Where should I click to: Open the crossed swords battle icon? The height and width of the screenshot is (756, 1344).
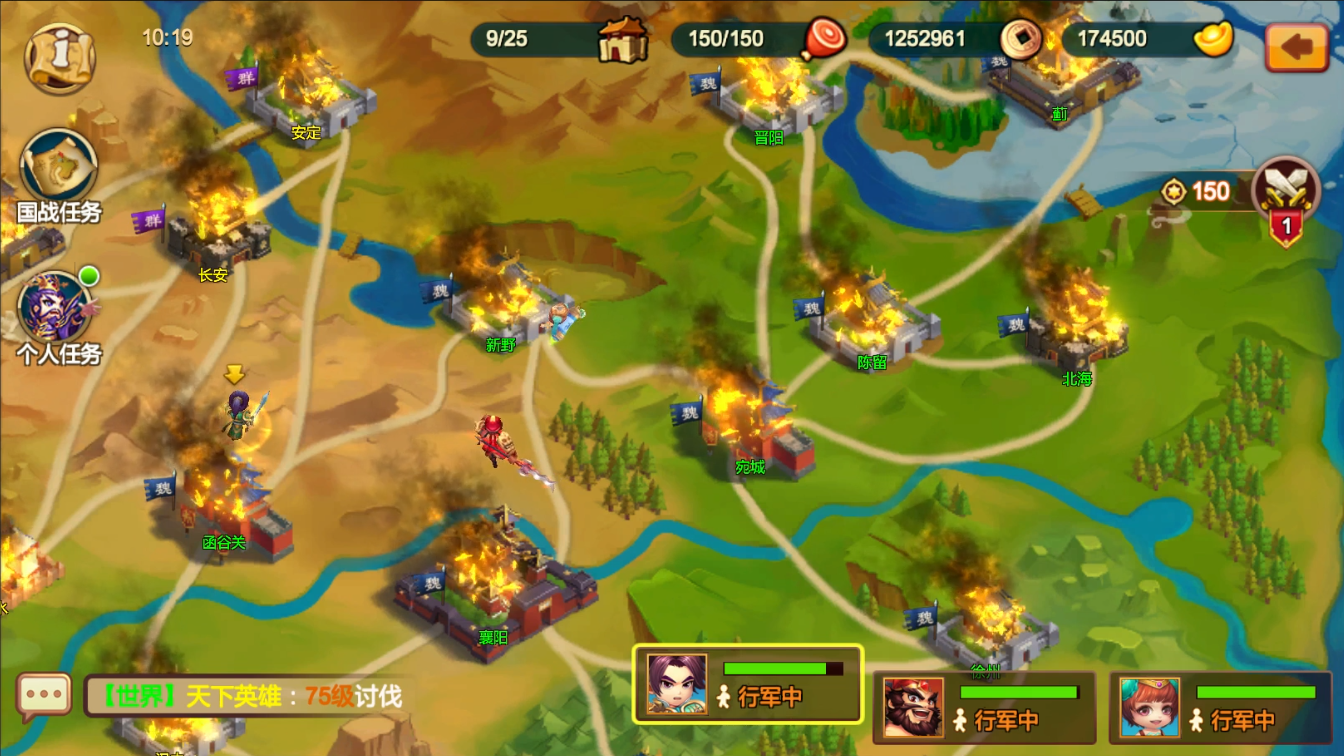click(x=1286, y=195)
